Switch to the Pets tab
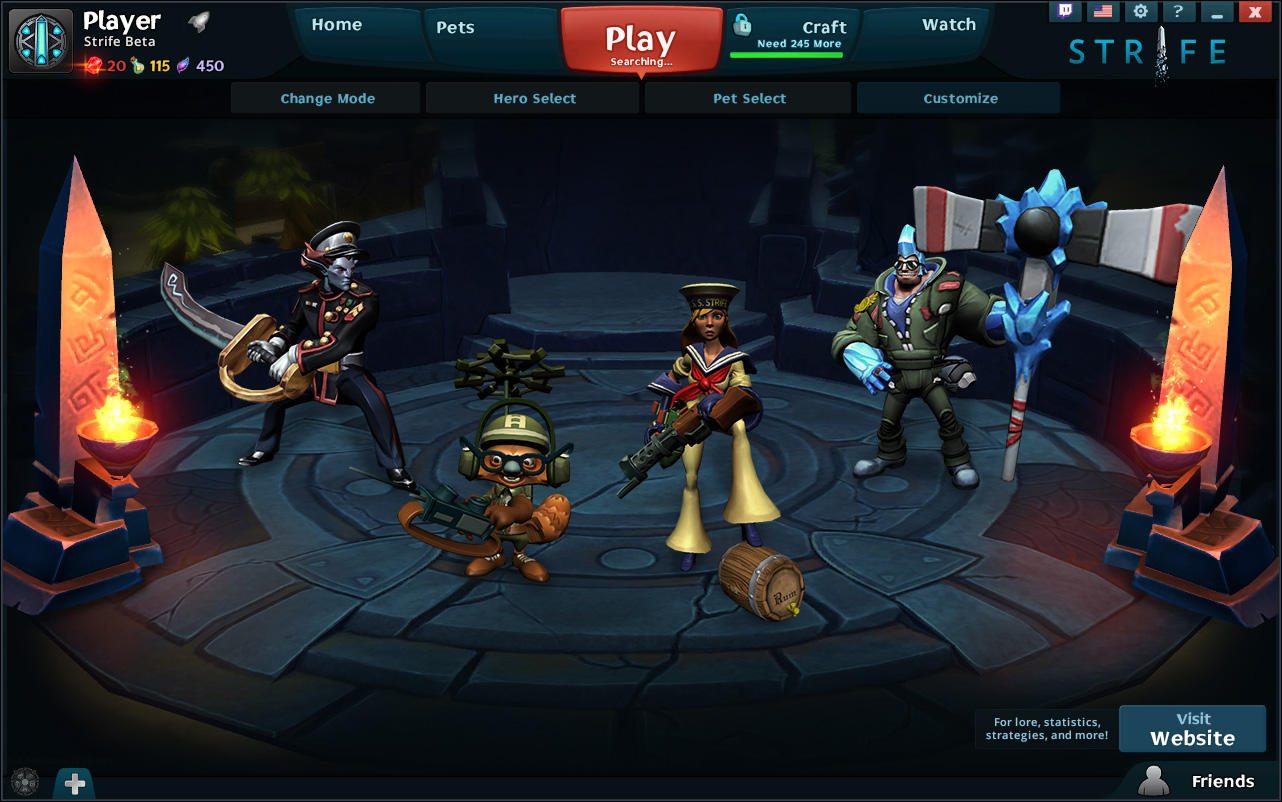1282x802 pixels. tap(455, 28)
